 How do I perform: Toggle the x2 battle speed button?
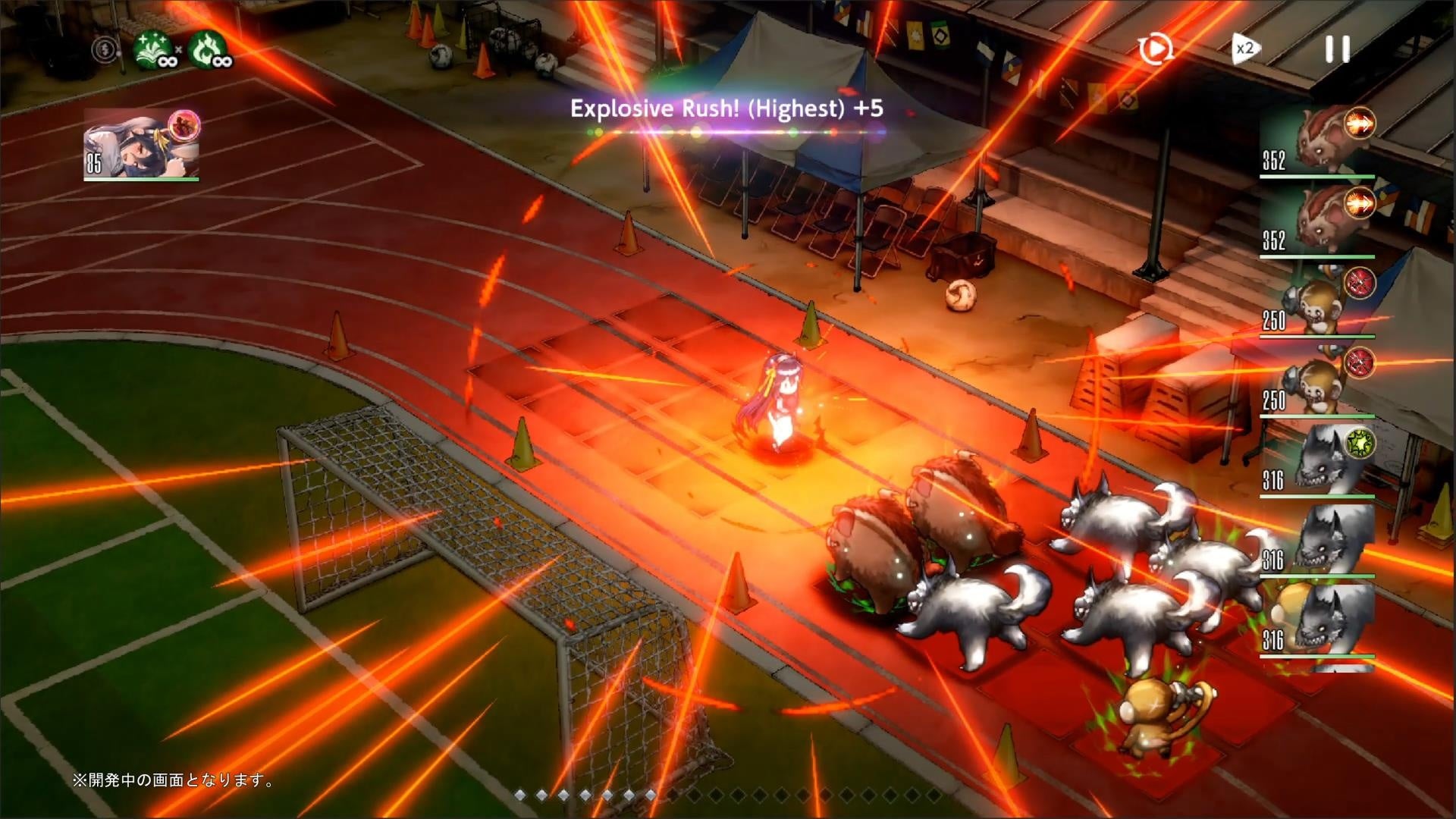pos(1244,49)
